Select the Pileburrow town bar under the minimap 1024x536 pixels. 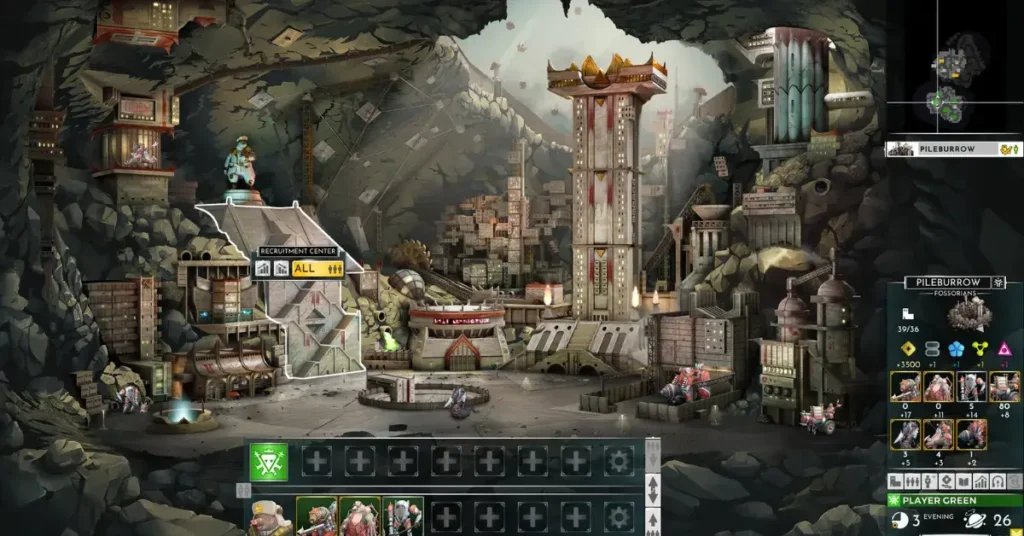coord(954,149)
